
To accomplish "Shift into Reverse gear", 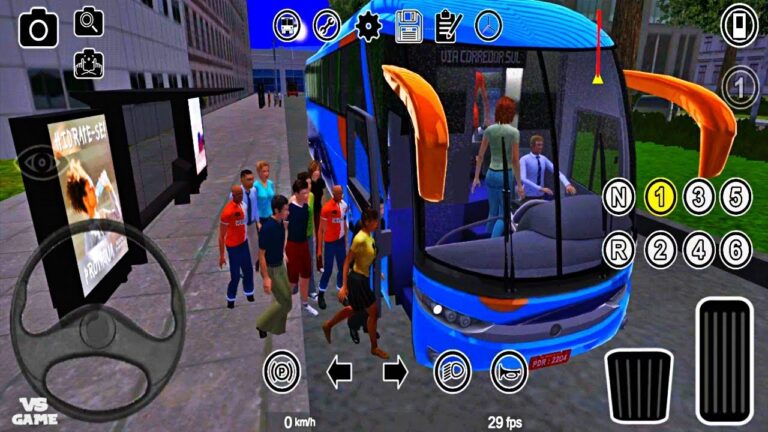I will [619, 250].
